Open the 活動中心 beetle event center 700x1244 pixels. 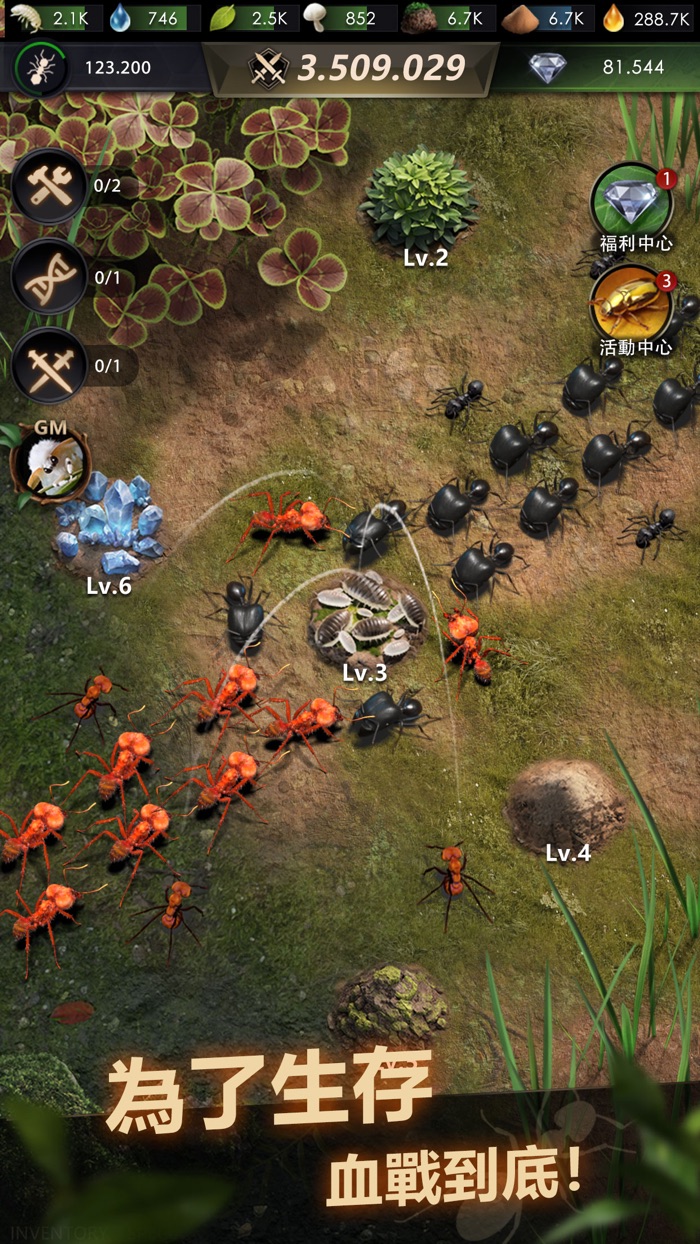pyautogui.click(x=632, y=304)
